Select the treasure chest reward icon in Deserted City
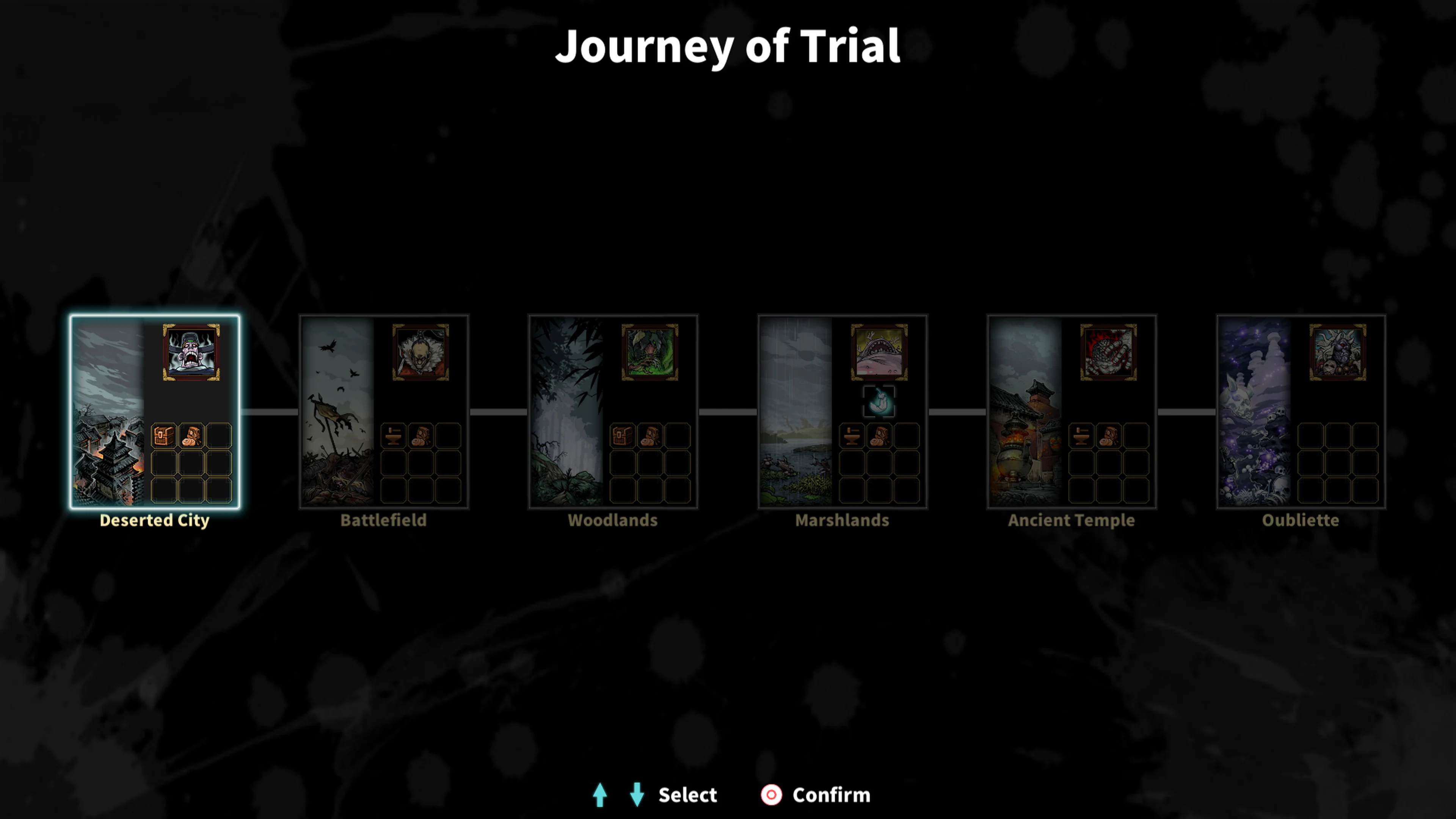This screenshot has height=819, width=1456. pyautogui.click(x=164, y=435)
